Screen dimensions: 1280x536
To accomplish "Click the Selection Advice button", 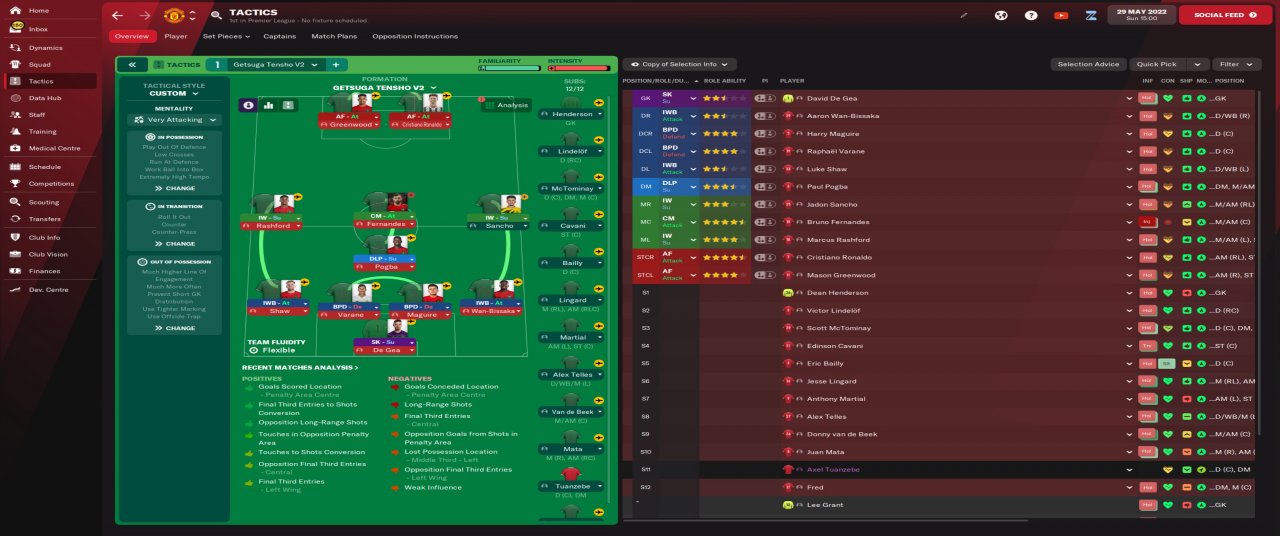I will pos(1088,64).
